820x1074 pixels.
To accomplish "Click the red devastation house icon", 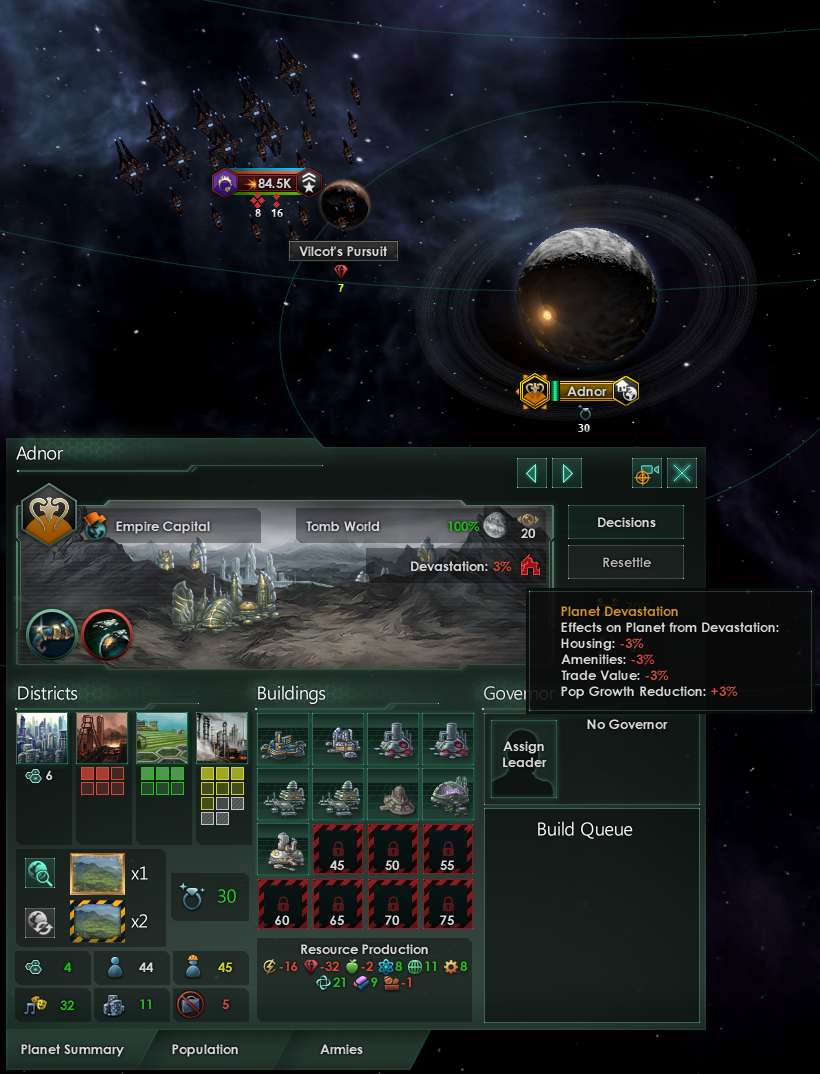I will pyautogui.click(x=530, y=566).
